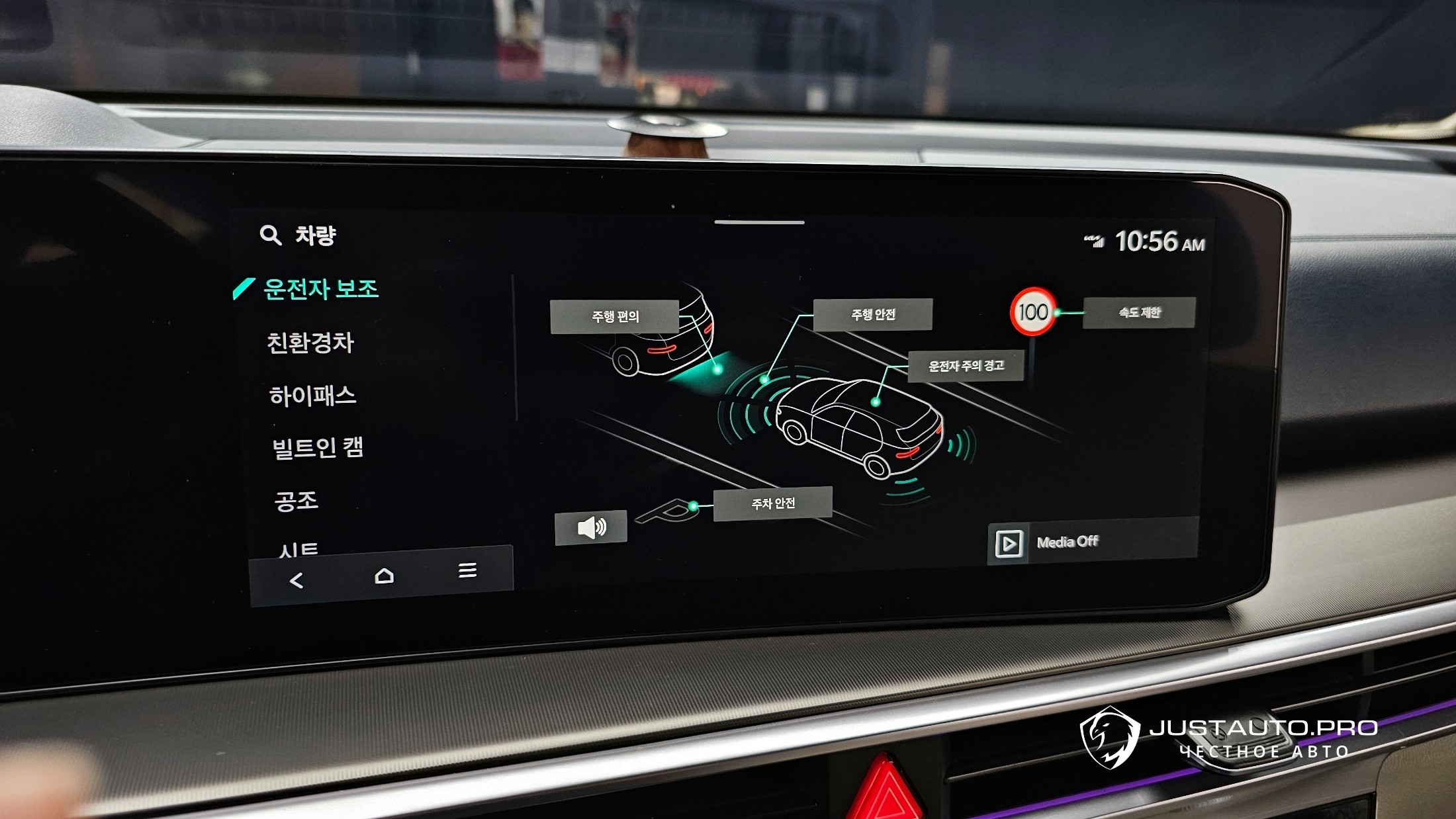Open the three-line menu button

(x=467, y=570)
